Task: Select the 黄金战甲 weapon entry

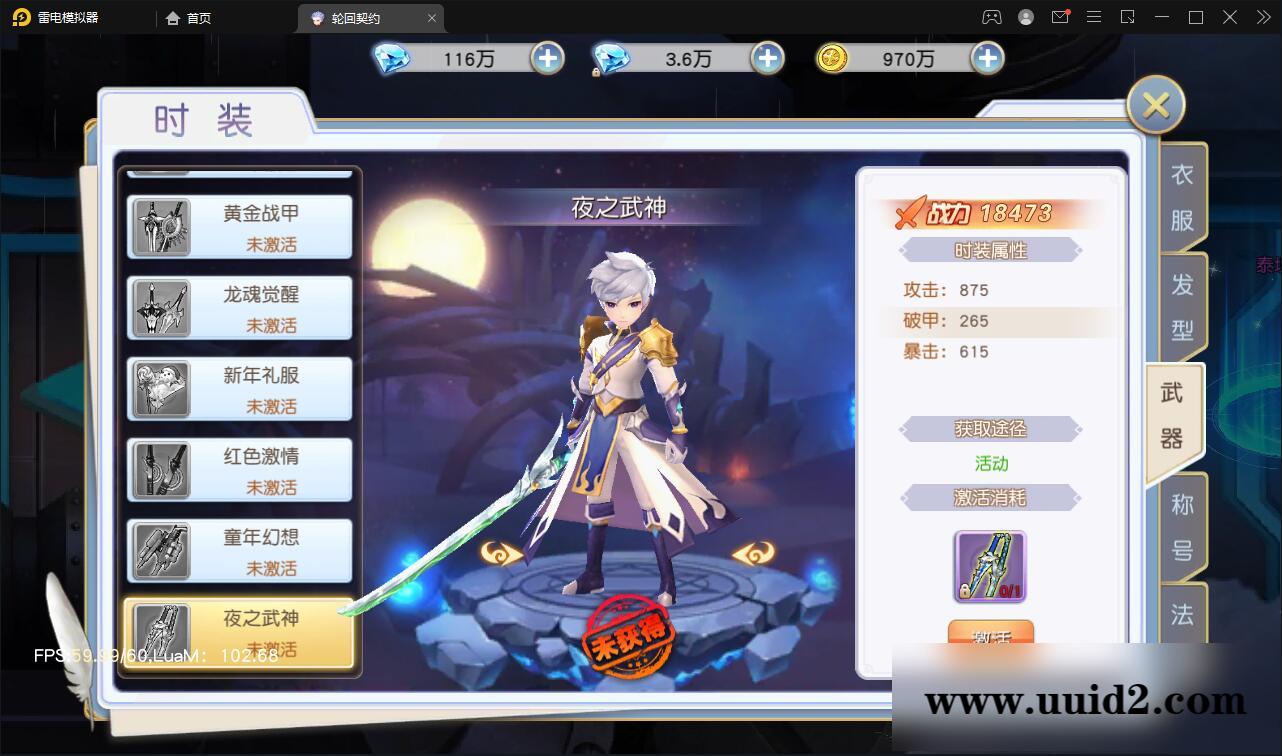Action: (238, 227)
